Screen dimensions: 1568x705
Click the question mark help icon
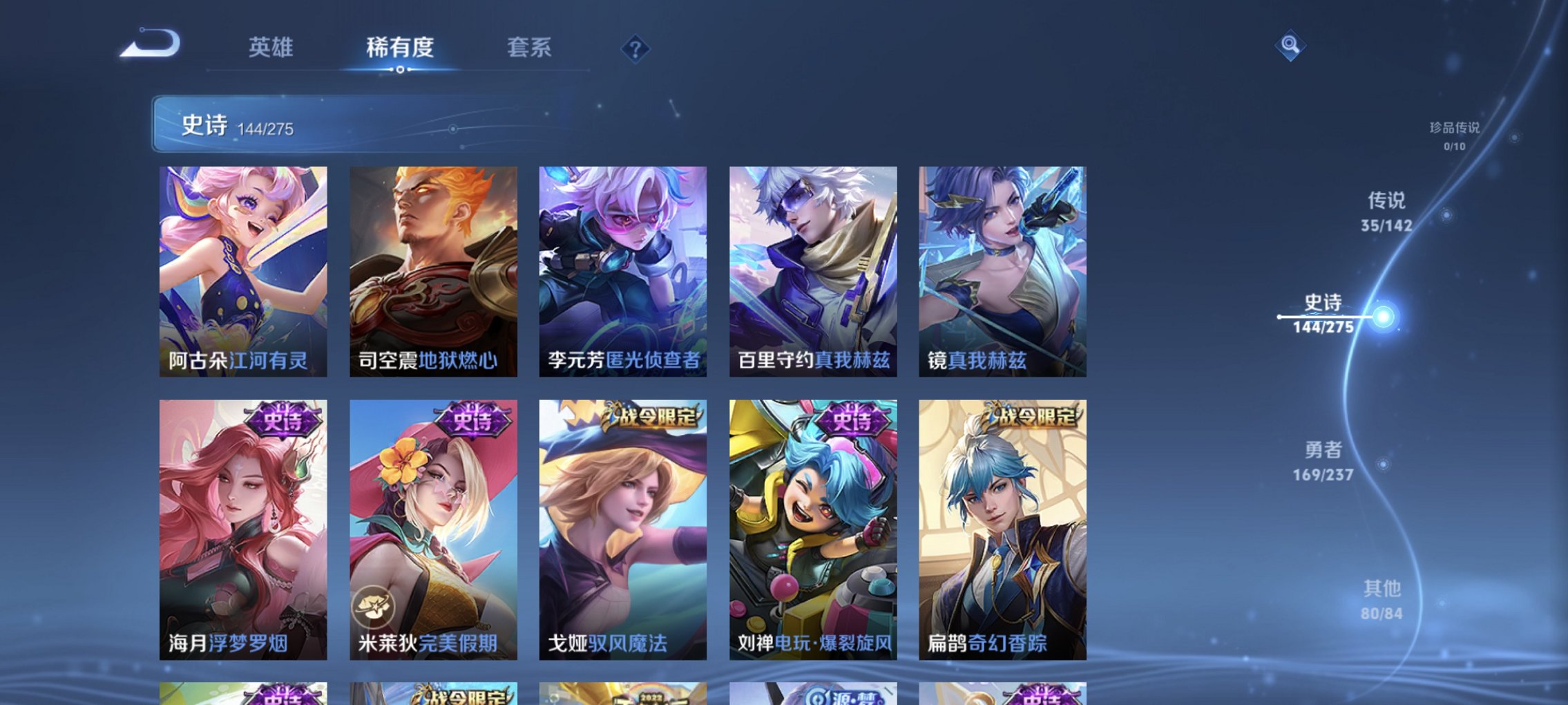click(637, 48)
